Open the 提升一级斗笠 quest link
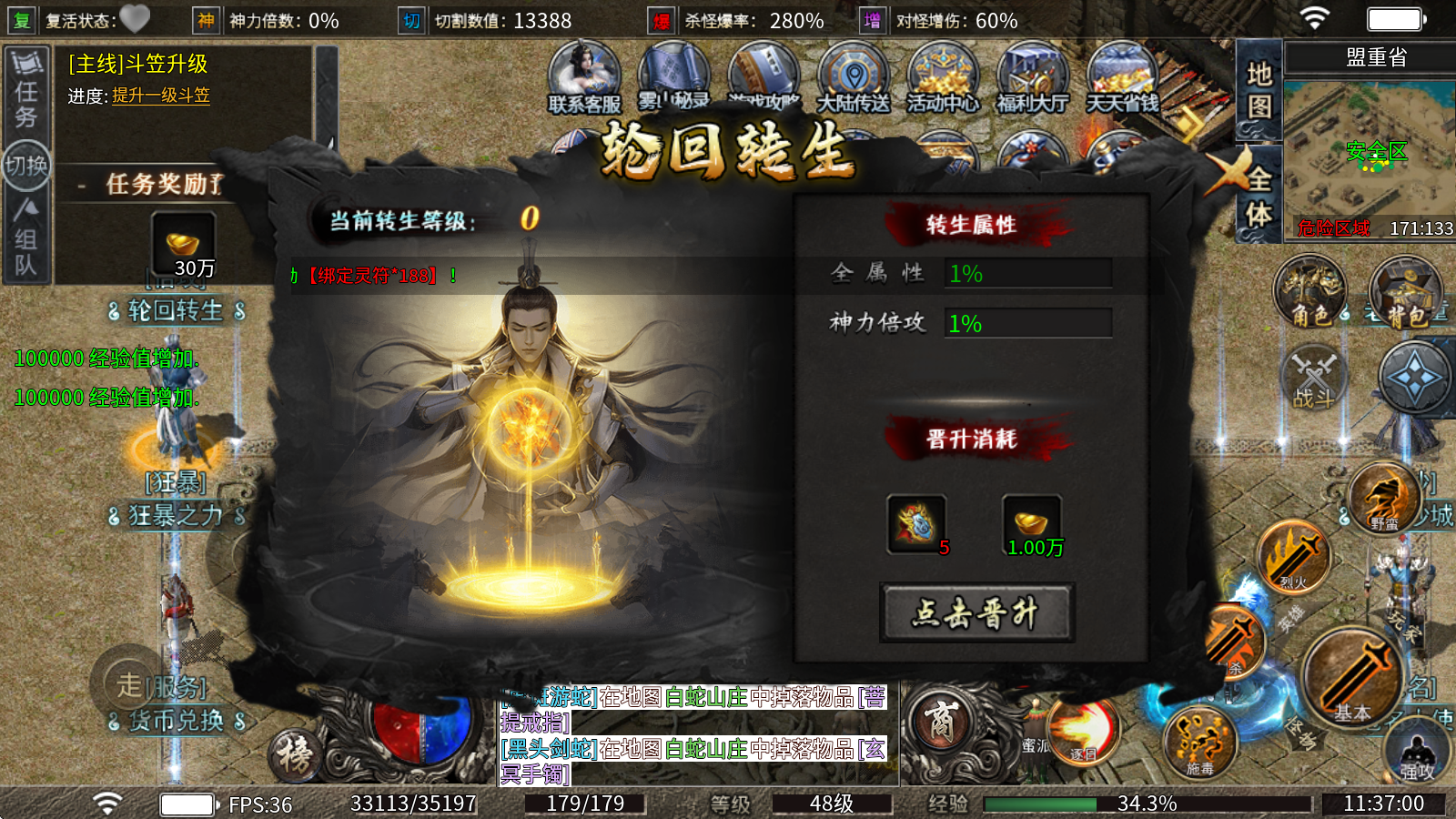Viewport: 1456px width, 819px height. 162,95
